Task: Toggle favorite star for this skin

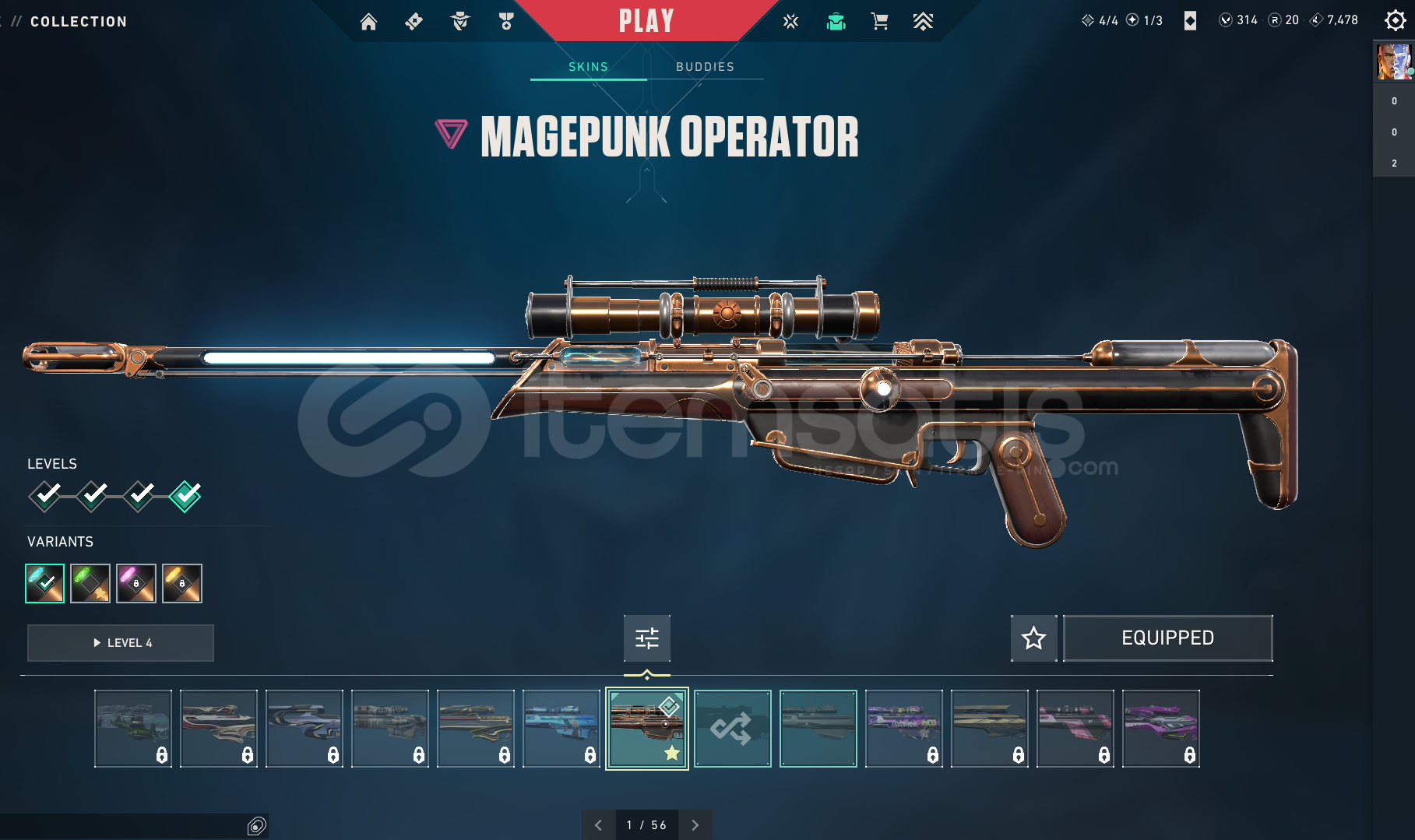Action: tap(1033, 638)
